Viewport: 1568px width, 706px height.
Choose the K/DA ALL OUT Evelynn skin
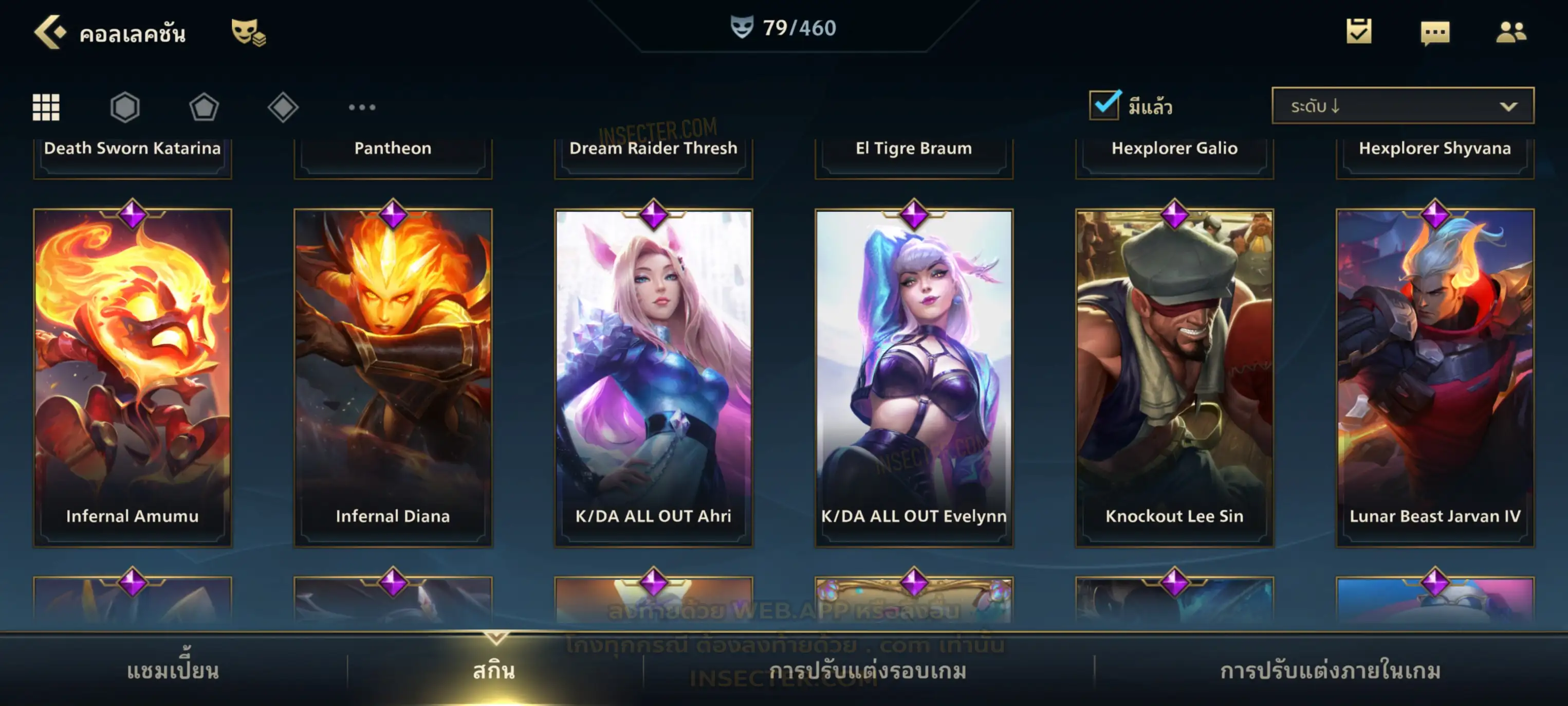pyautogui.click(x=914, y=377)
